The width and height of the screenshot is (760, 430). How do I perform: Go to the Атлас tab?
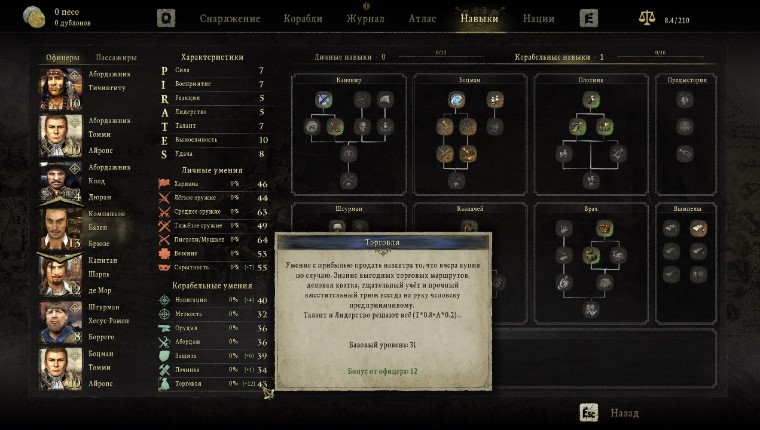(420, 18)
